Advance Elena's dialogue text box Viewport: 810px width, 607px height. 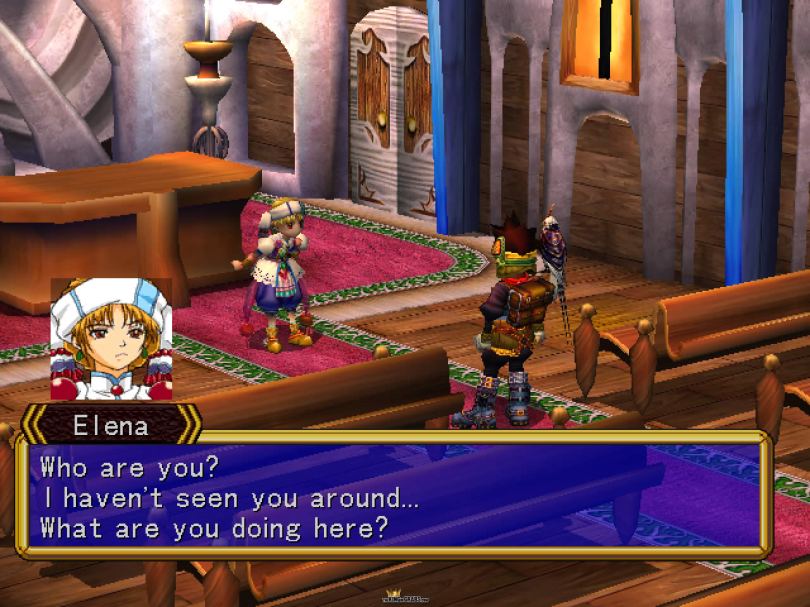(394, 495)
